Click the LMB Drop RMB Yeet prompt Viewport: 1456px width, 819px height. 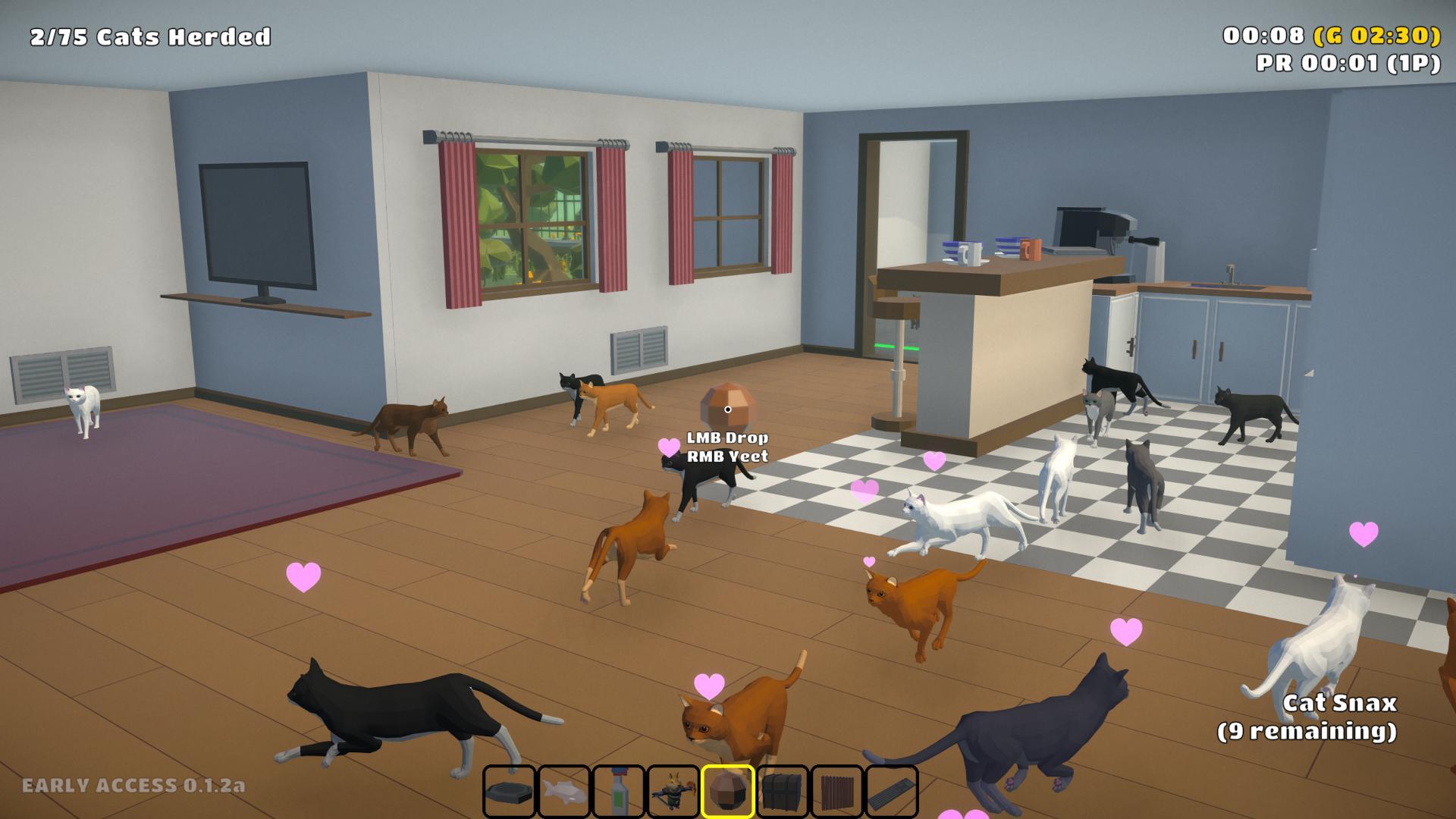coord(727,447)
